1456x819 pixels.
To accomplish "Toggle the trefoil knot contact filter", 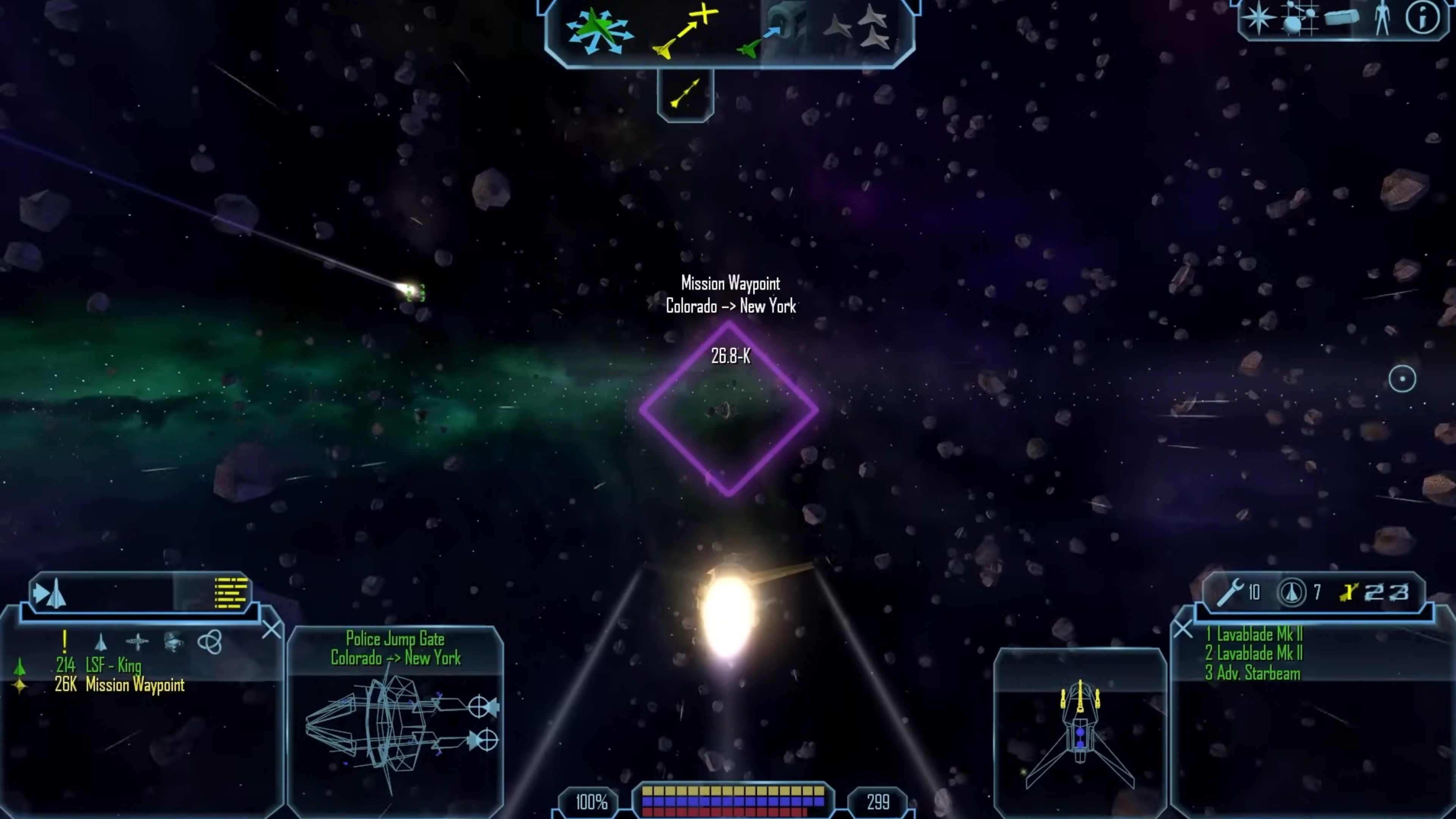I will point(211,643).
